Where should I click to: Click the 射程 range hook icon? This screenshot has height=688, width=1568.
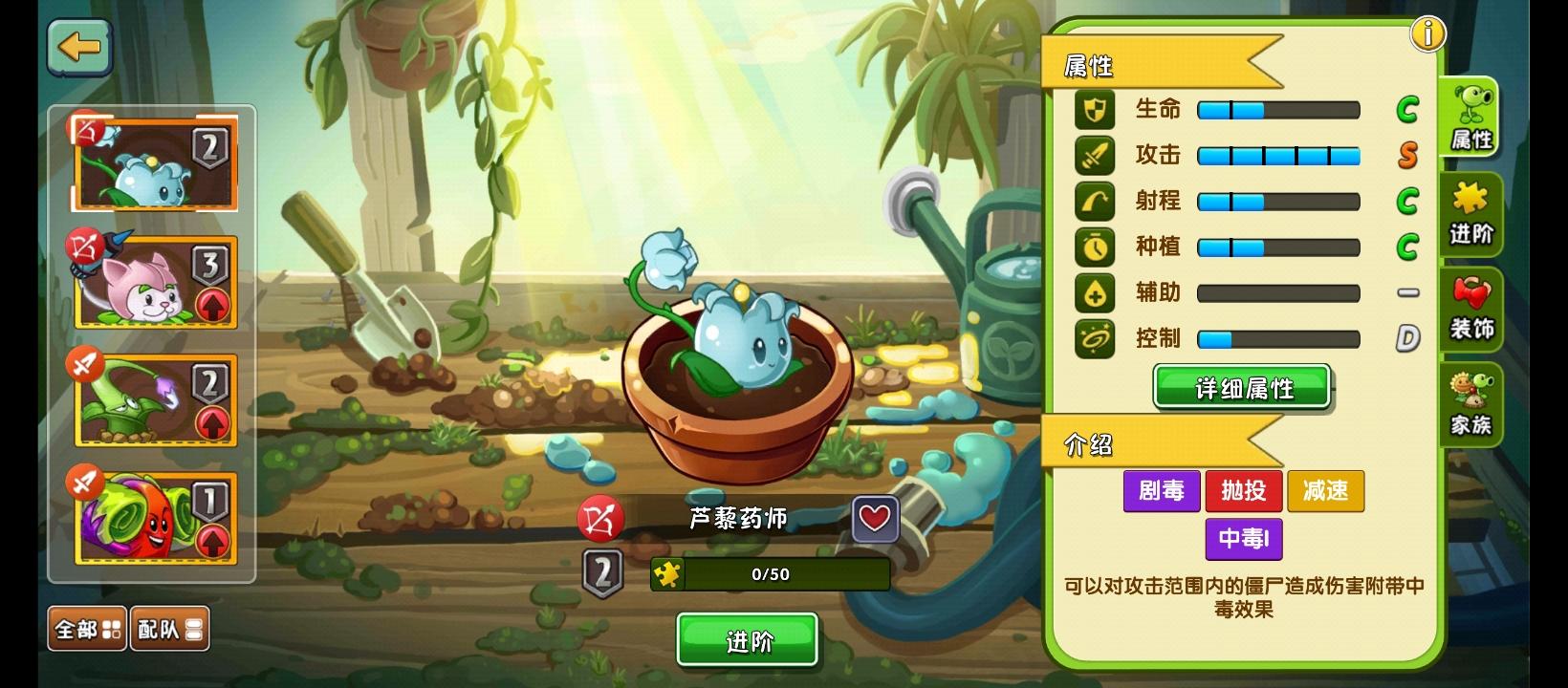[x=1095, y=201]
